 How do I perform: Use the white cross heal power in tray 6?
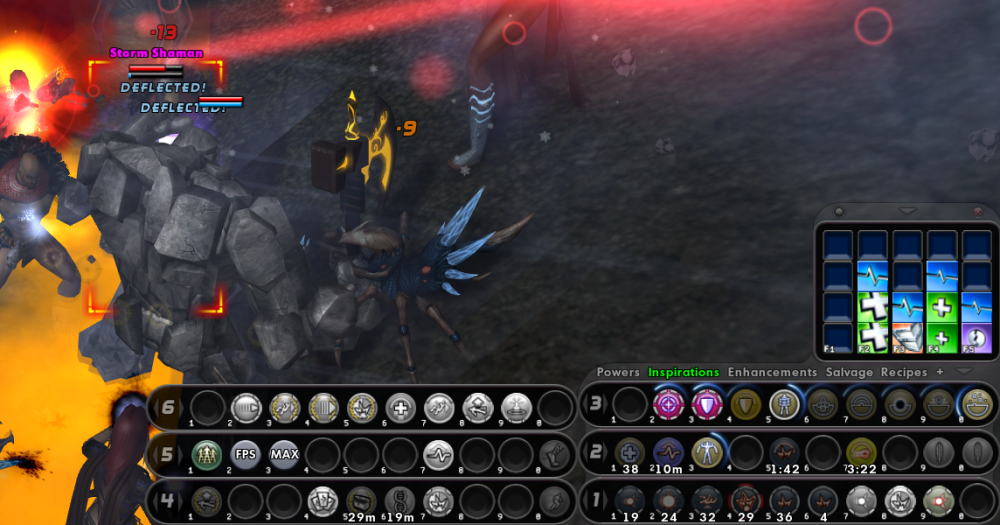[x=399, y=407]
